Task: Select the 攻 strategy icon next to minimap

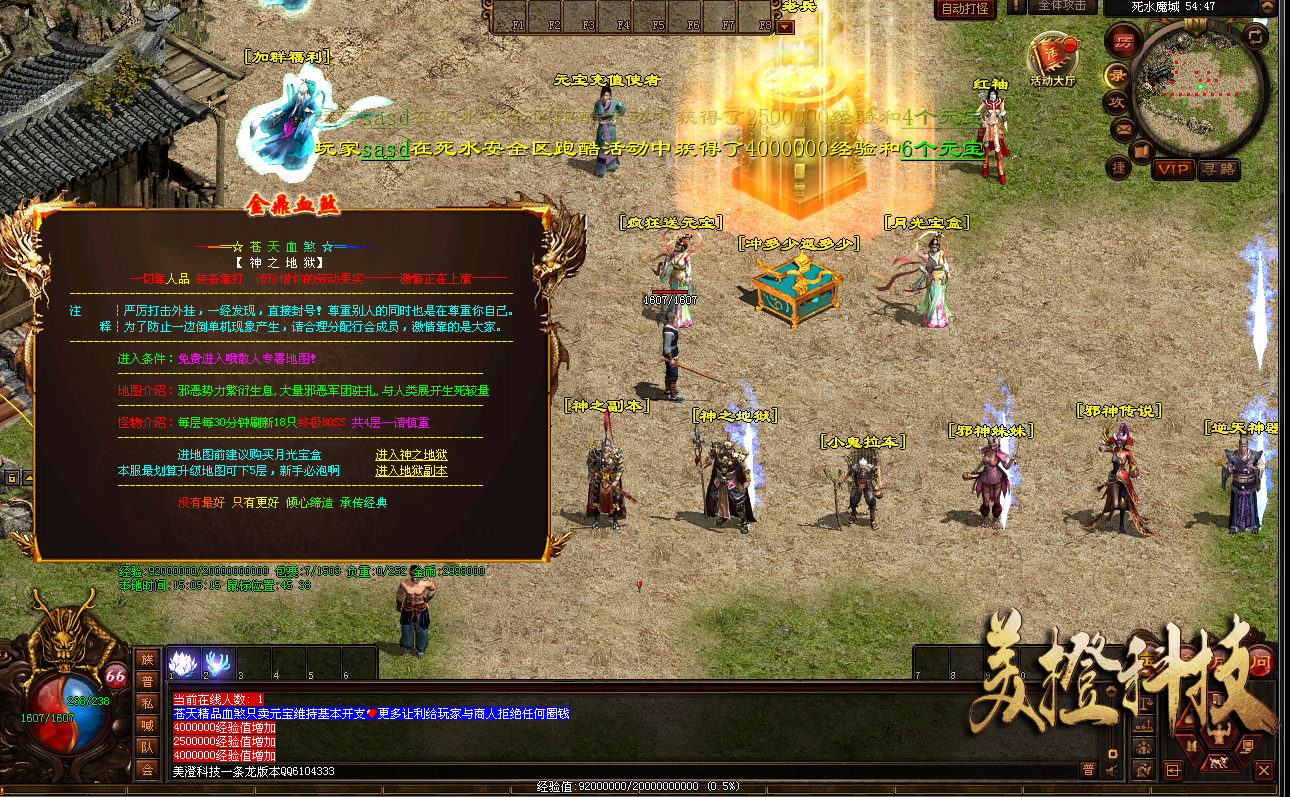Action: tap(1117, 100)
